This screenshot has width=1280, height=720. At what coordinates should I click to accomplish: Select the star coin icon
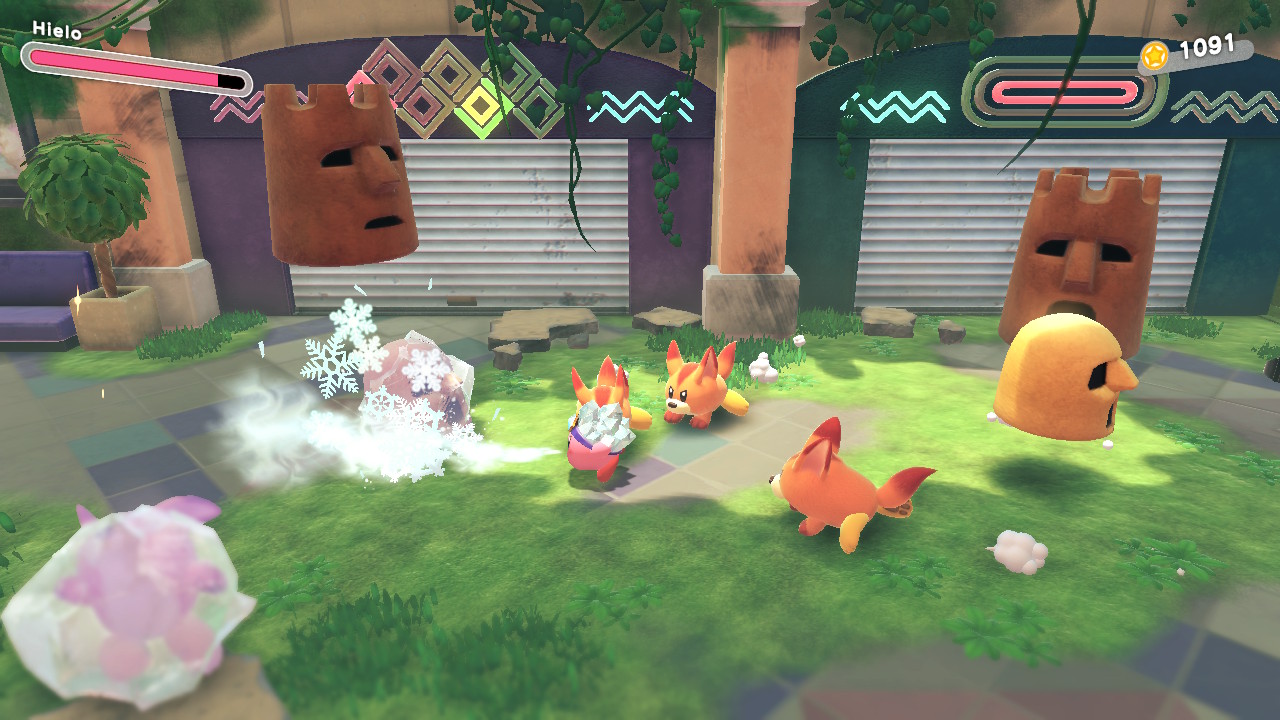pyautogui.click(x=1154, y=56)
